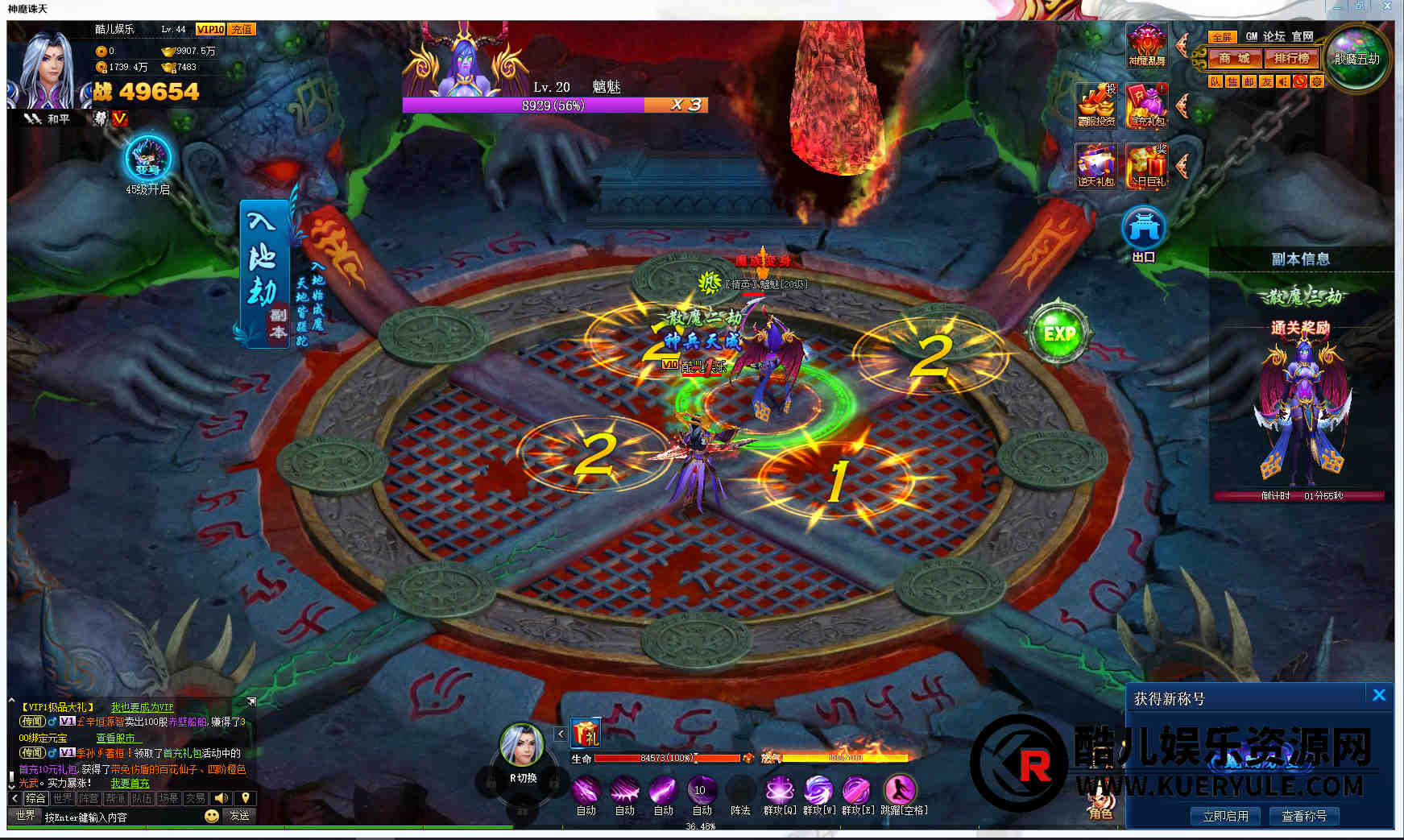
Task: Click the 充值 recharge button
Action: click(x=242, y=29)
